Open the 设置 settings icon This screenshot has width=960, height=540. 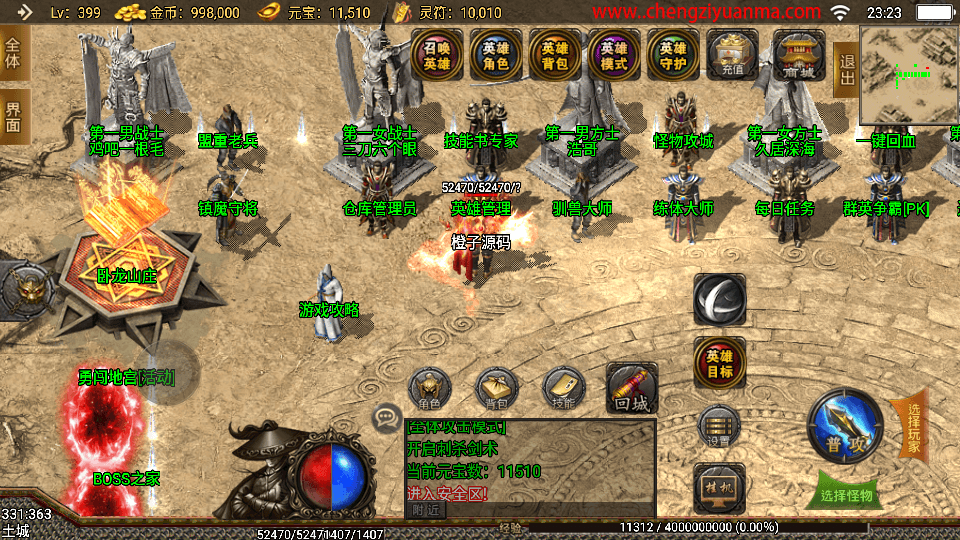(719, 427)
